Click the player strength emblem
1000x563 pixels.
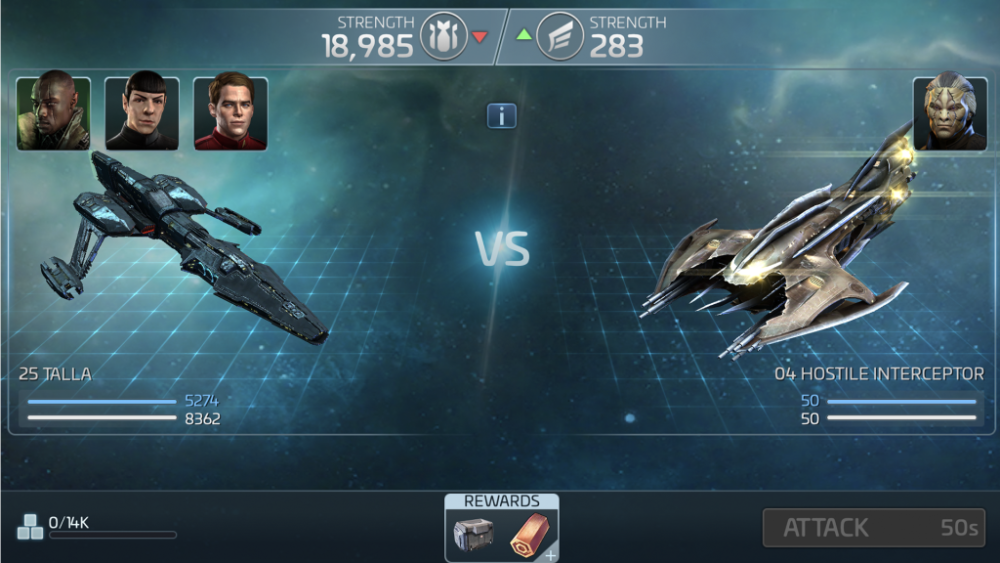[444, 37]
